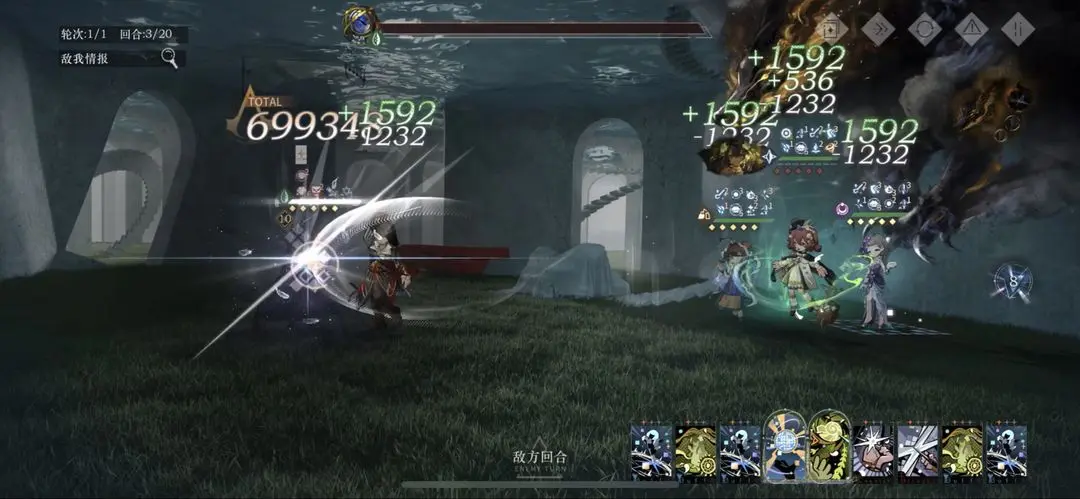Image resolution: width=1080 pixels, height=499 pixels.
Task: Pause the battle with the pause icon
Action: (1017, 28)
